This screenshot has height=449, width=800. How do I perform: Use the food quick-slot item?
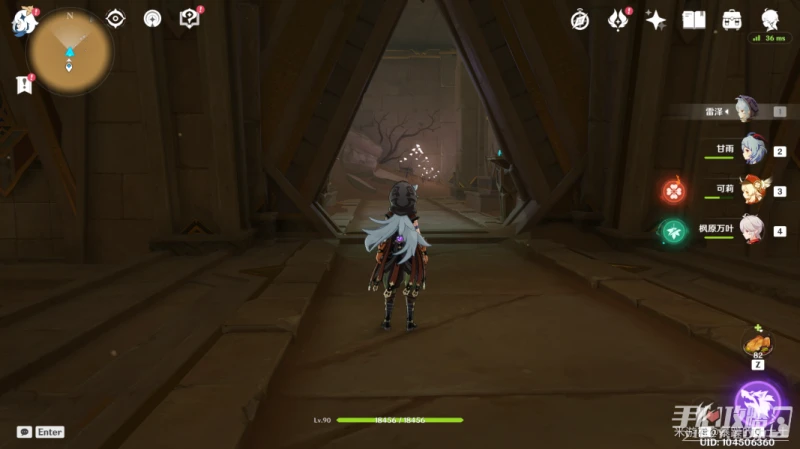click(757, 345)
